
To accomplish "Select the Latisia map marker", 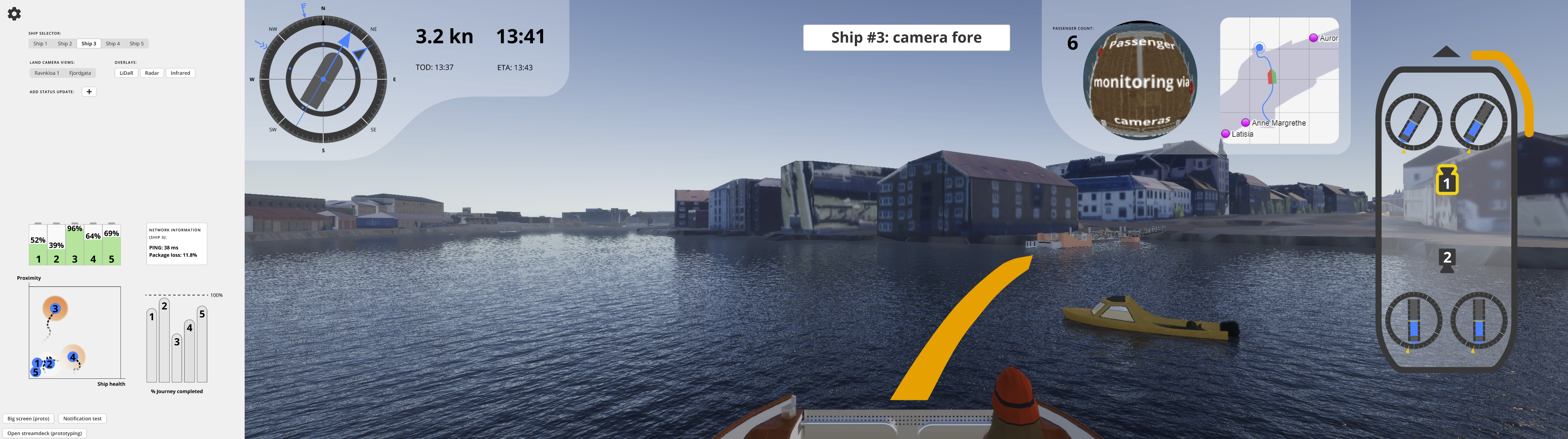I will (1225, 134).
